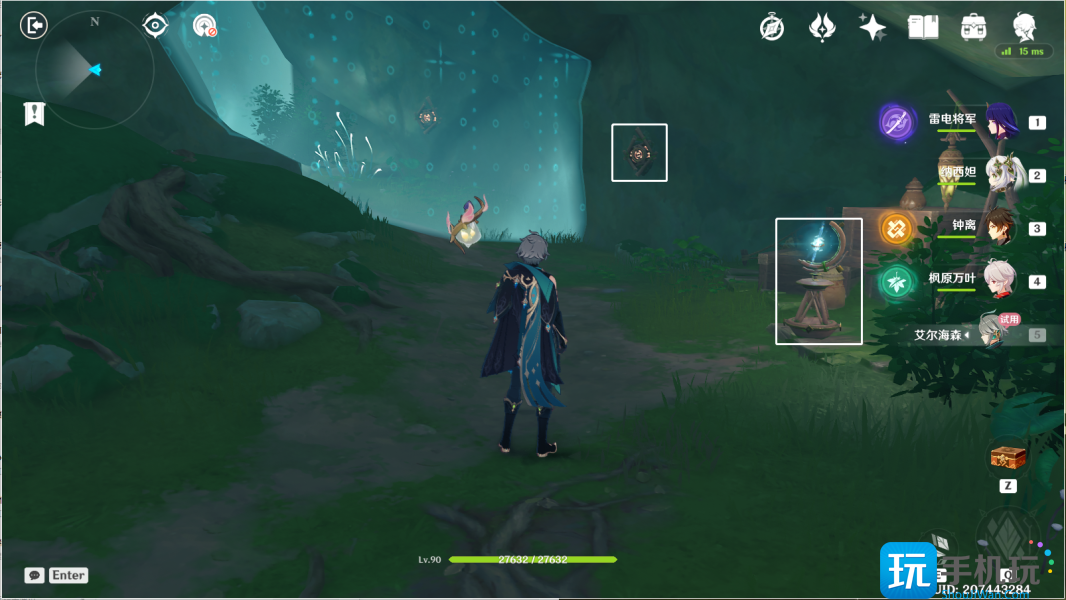Switch to party member 纳西妲
Image resolution: width=1066 pixels, height=600 pixels.
click(1000, 175)
